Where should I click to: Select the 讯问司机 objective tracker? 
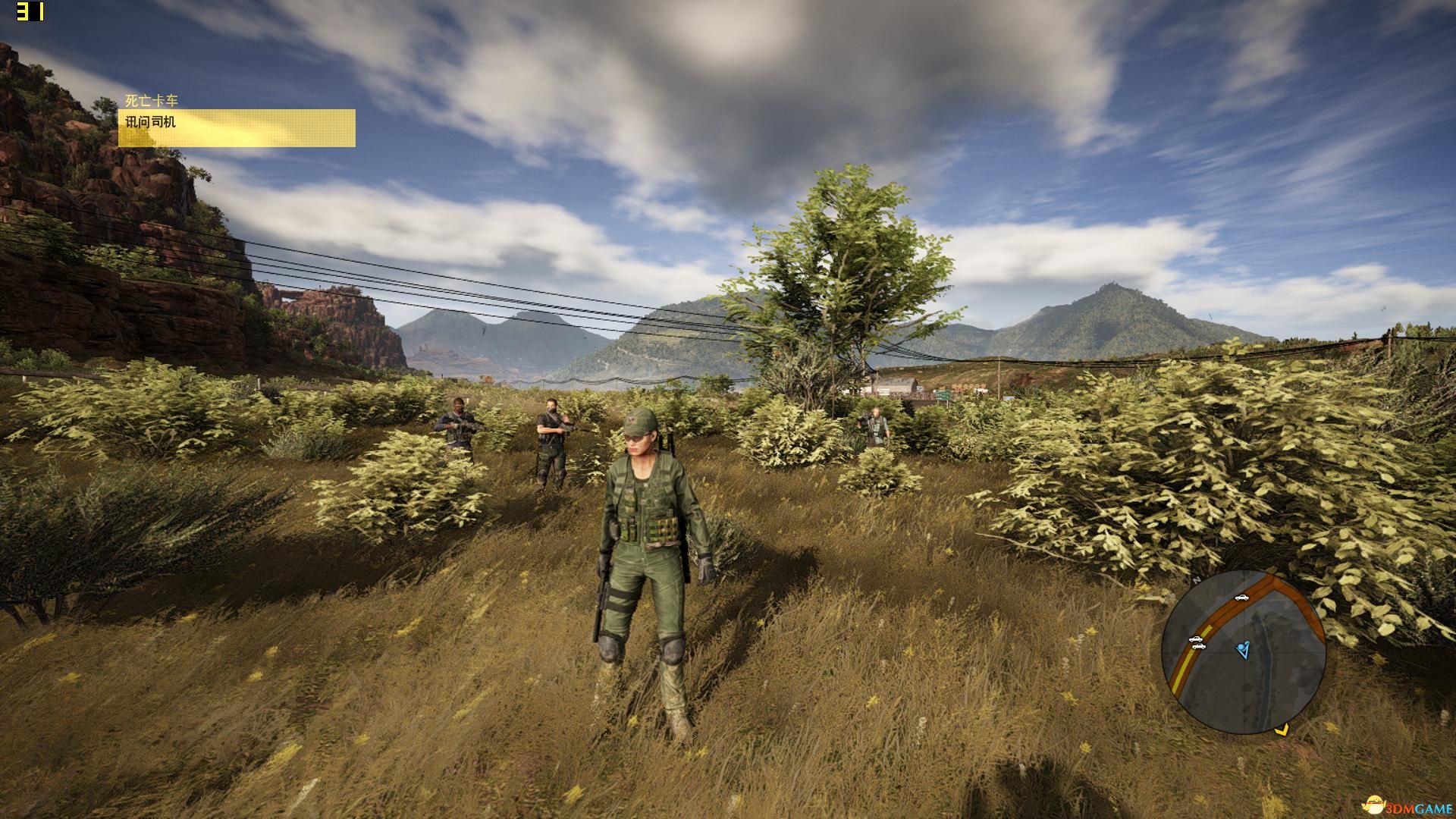point(236,127)
